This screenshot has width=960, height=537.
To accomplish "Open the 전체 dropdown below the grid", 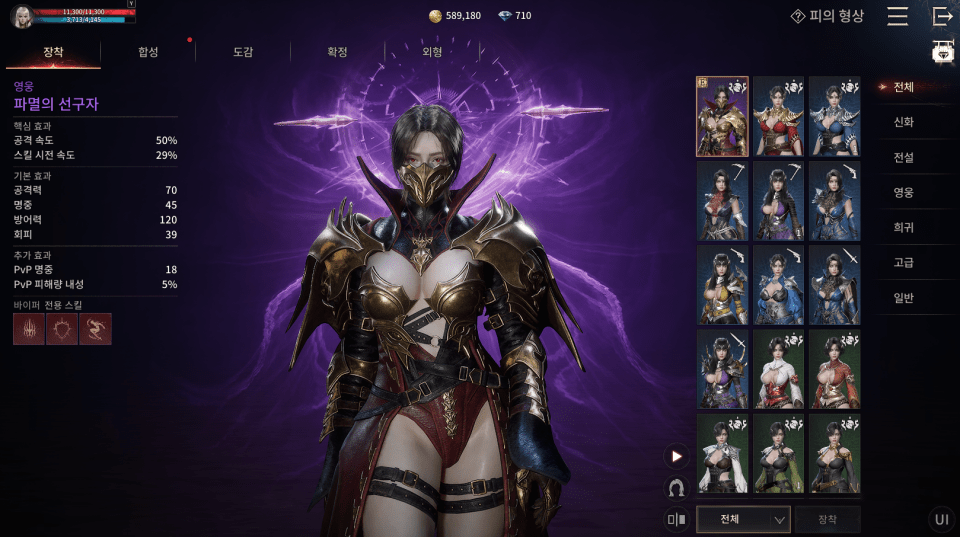I will click(x=742, y=519).
